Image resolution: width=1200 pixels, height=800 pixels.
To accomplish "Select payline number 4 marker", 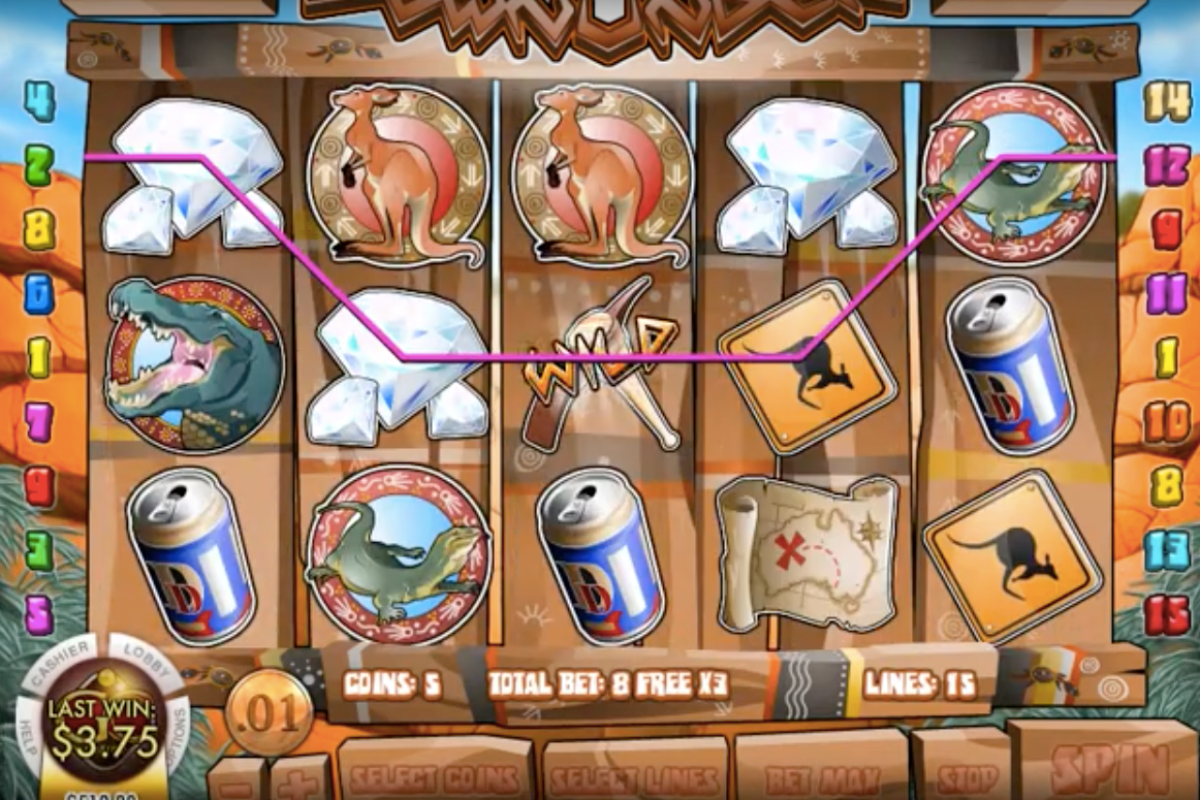I will 39,102.
